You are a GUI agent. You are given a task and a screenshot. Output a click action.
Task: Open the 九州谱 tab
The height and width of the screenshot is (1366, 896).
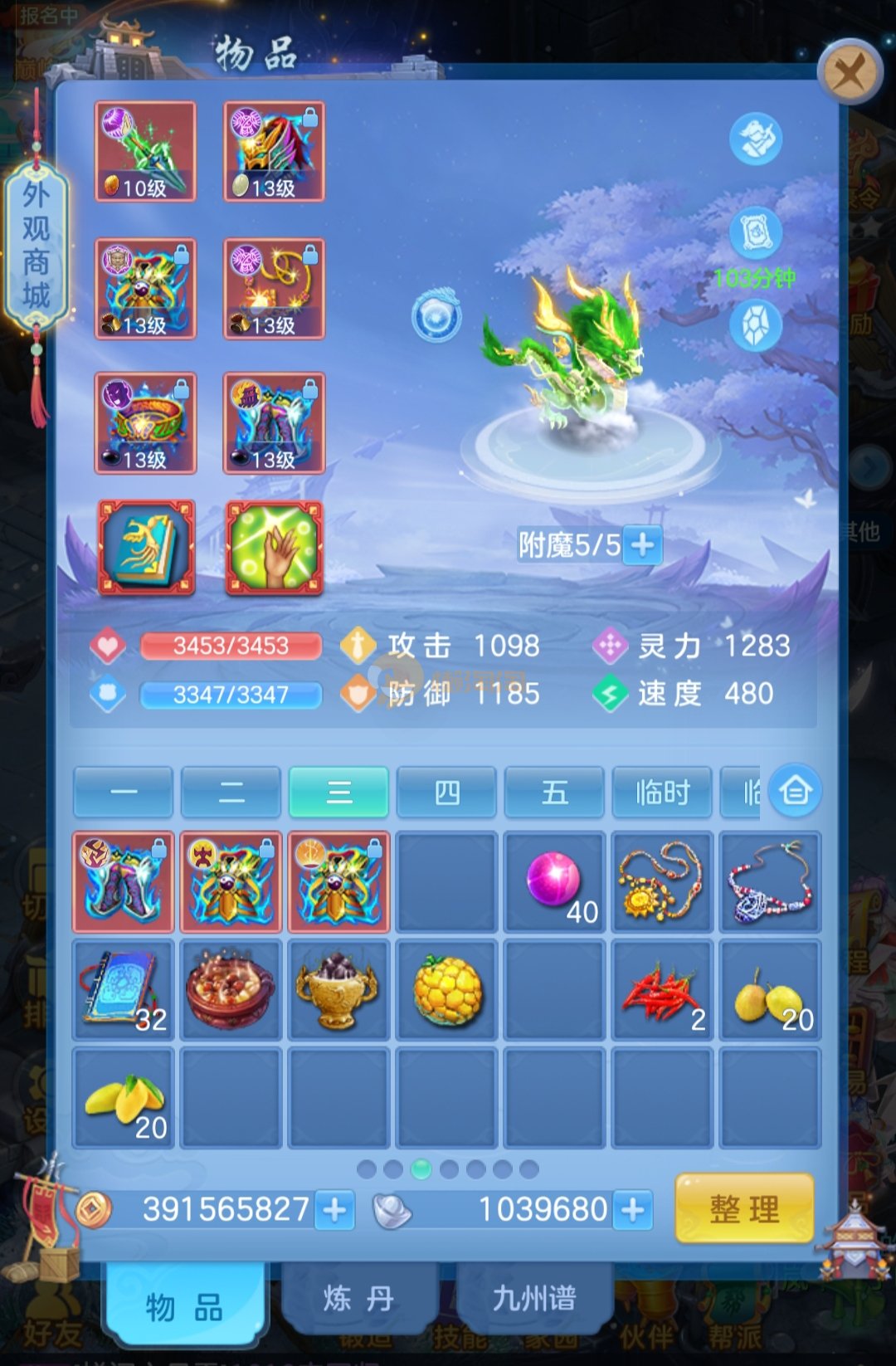533,1299
